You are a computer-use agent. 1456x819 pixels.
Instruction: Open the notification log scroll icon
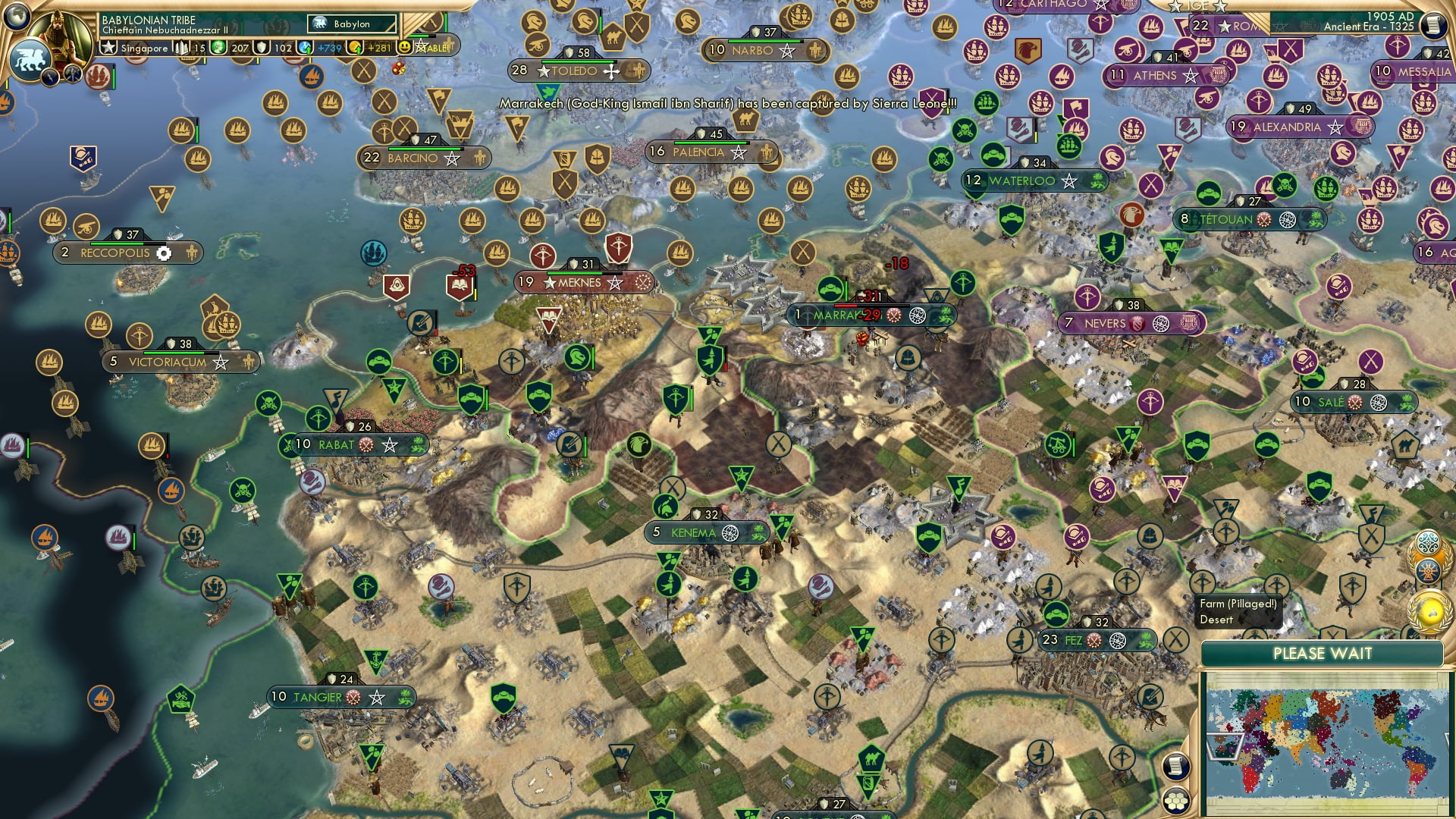click(x=1175, y=767)
